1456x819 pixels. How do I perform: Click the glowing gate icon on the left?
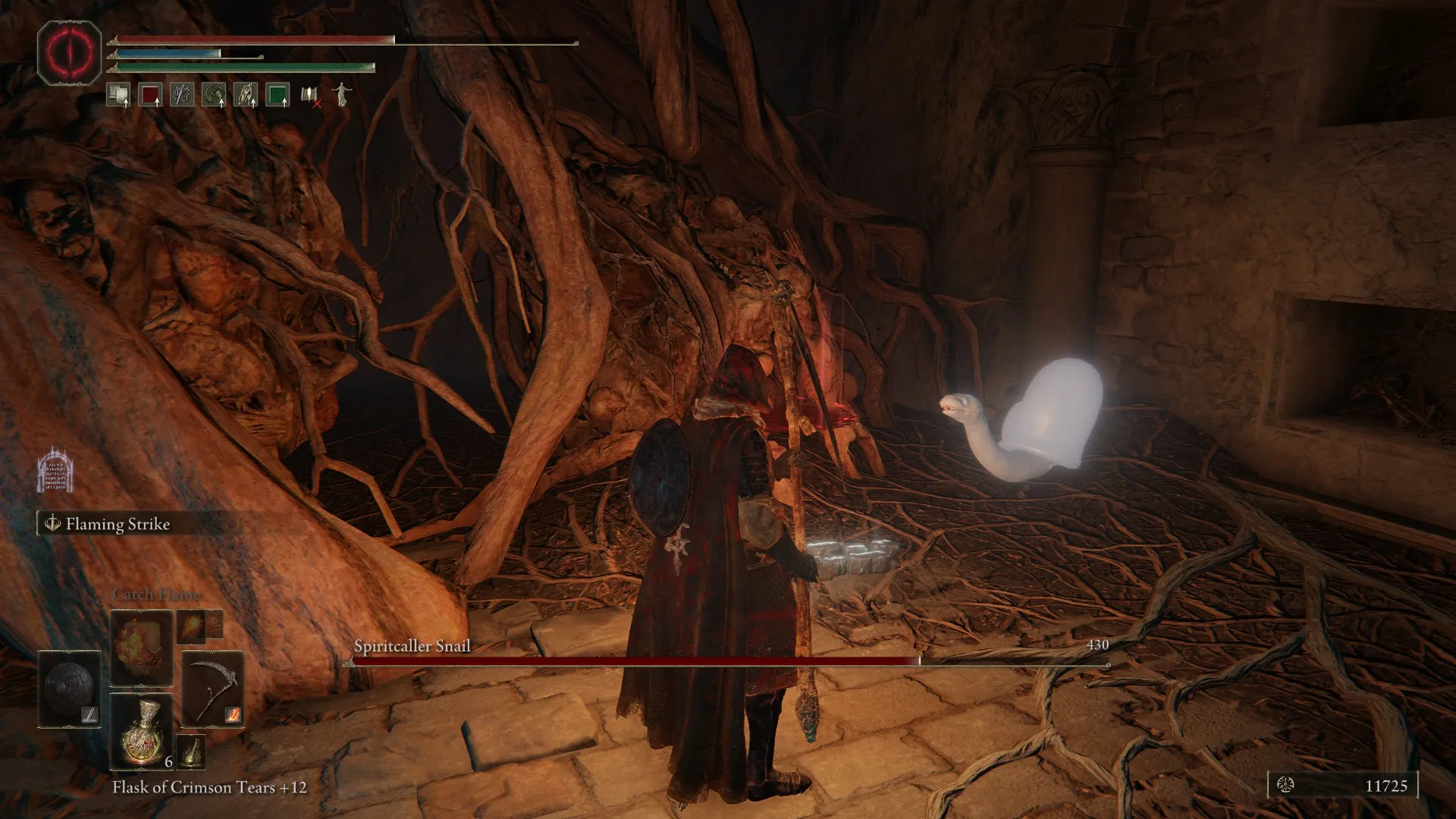pos(55,470)
